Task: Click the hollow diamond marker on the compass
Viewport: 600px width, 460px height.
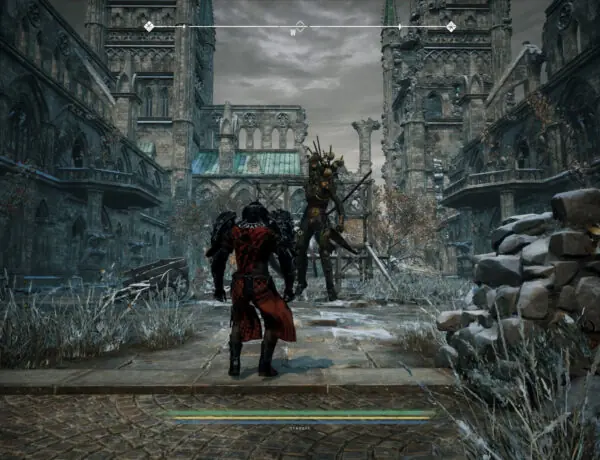Action: [300, 26]
